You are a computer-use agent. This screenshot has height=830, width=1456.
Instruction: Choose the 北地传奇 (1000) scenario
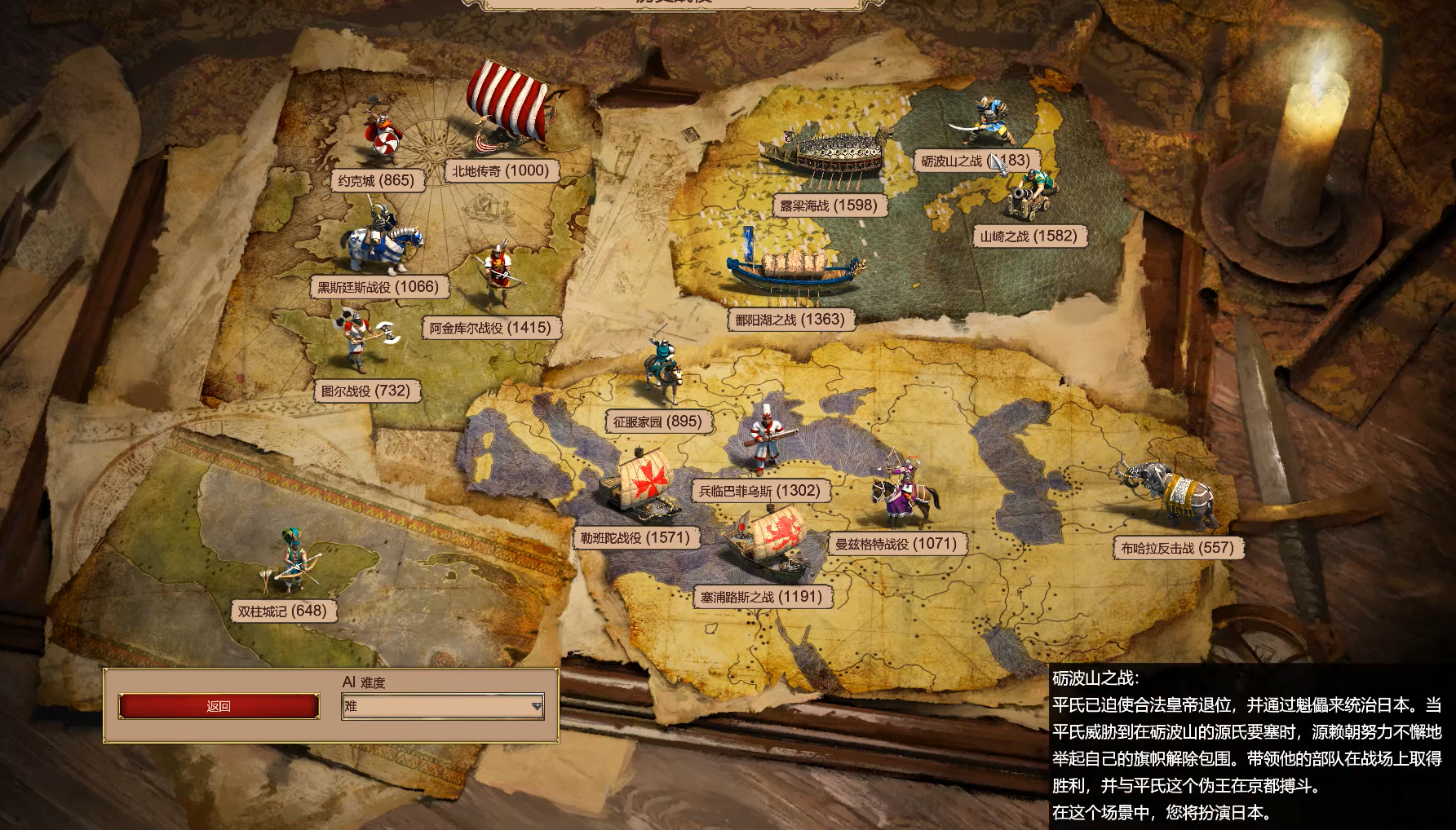coord(501,170)
